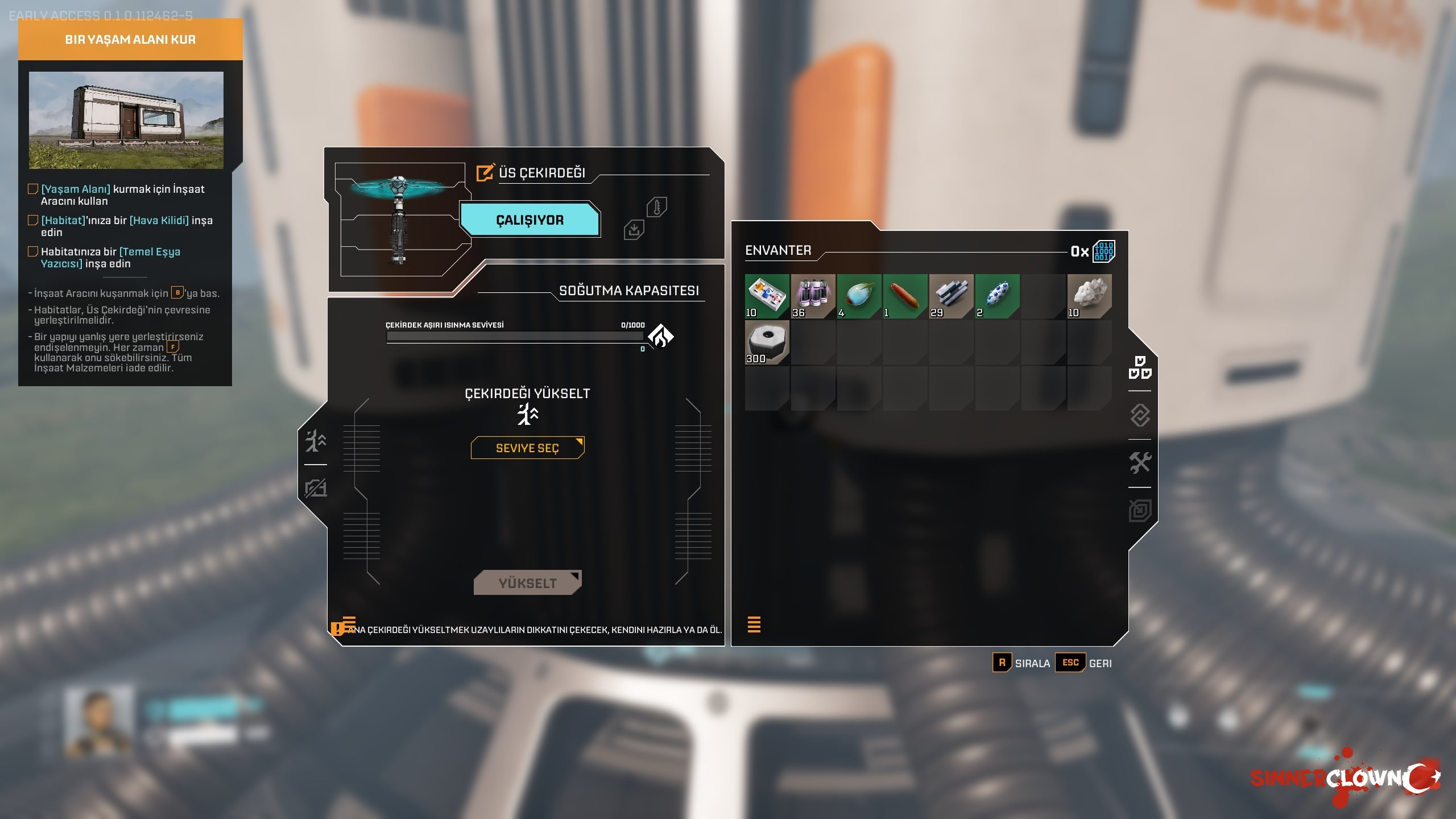The width and height of the screenshot is (1456, 819).
Task: Switch to the crossed-out chart side tab
Action: pyautogui.click(x=316, y=488)
